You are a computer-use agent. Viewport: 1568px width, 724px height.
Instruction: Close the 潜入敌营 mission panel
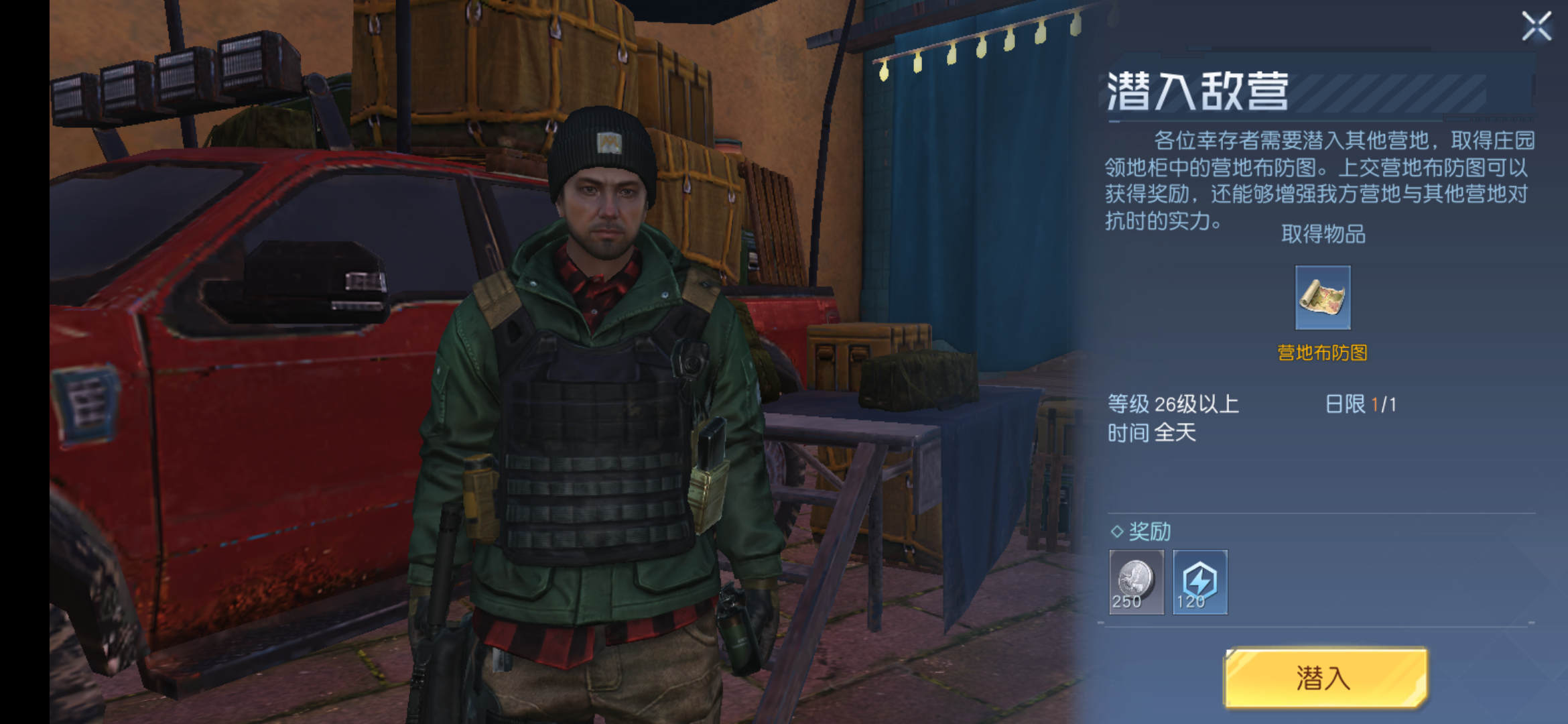pyautogui.click(x=1536, y=26)
